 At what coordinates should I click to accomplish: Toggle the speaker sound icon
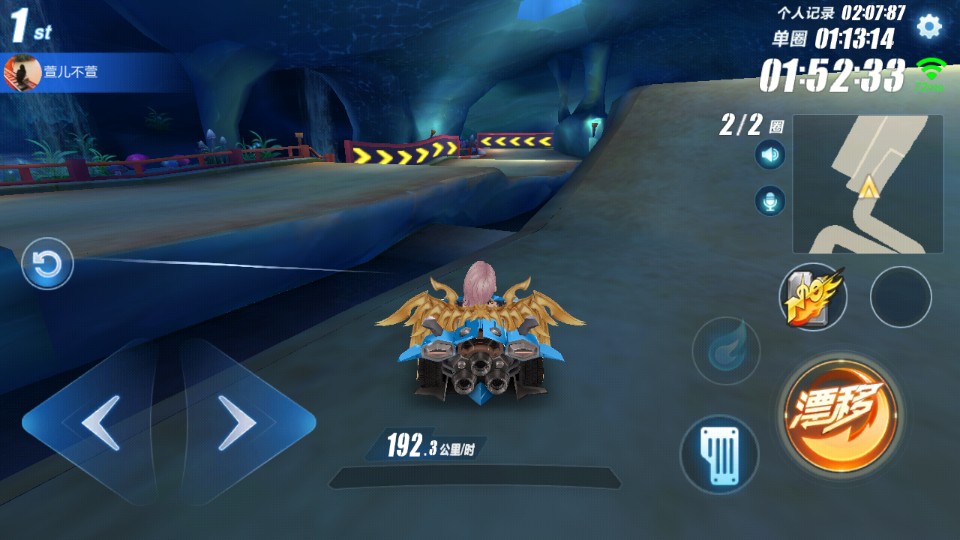(770, 155)
